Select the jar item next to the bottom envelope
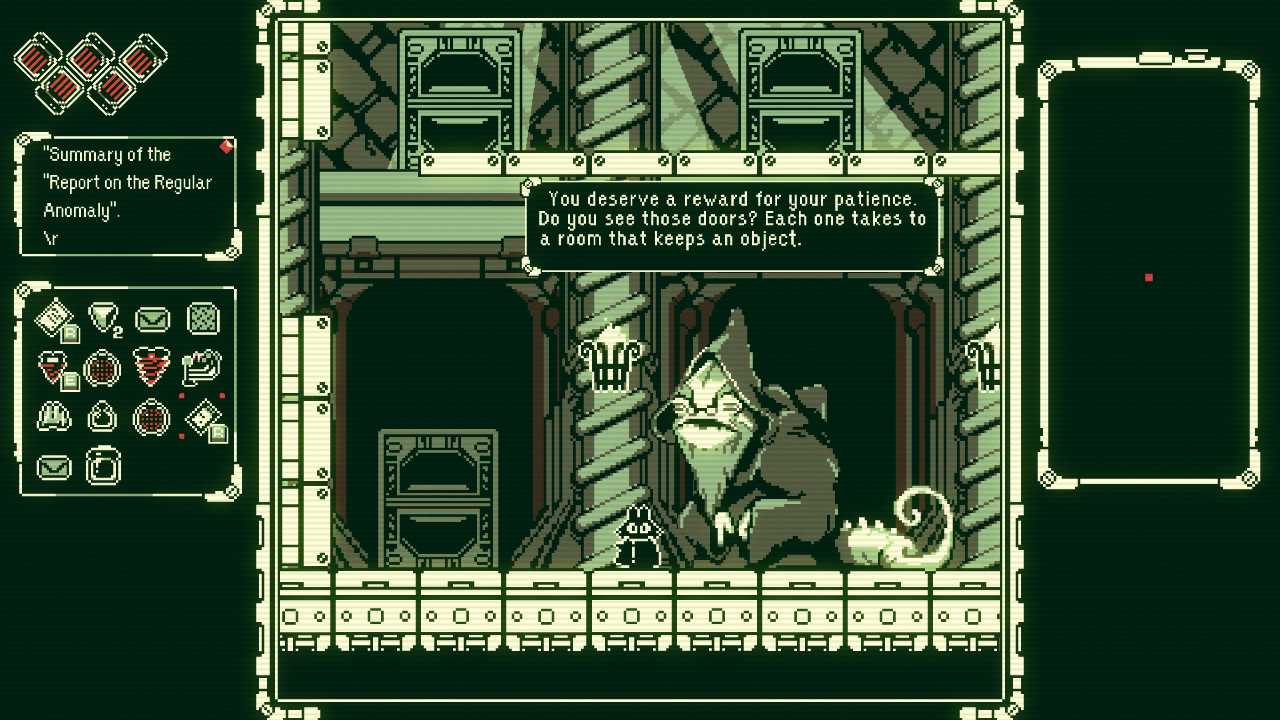The image size is (1280, 720). 102,465
